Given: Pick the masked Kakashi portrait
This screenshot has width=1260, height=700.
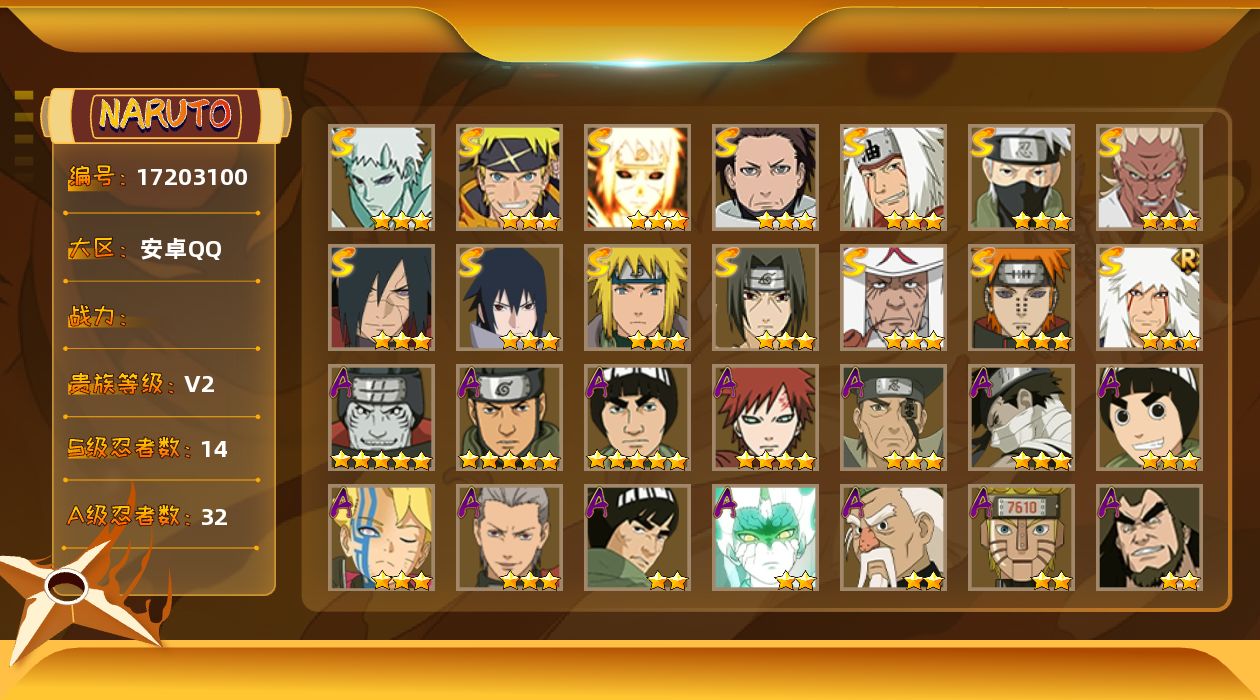Looking at the screenshot, I should tap(1021, 178).
